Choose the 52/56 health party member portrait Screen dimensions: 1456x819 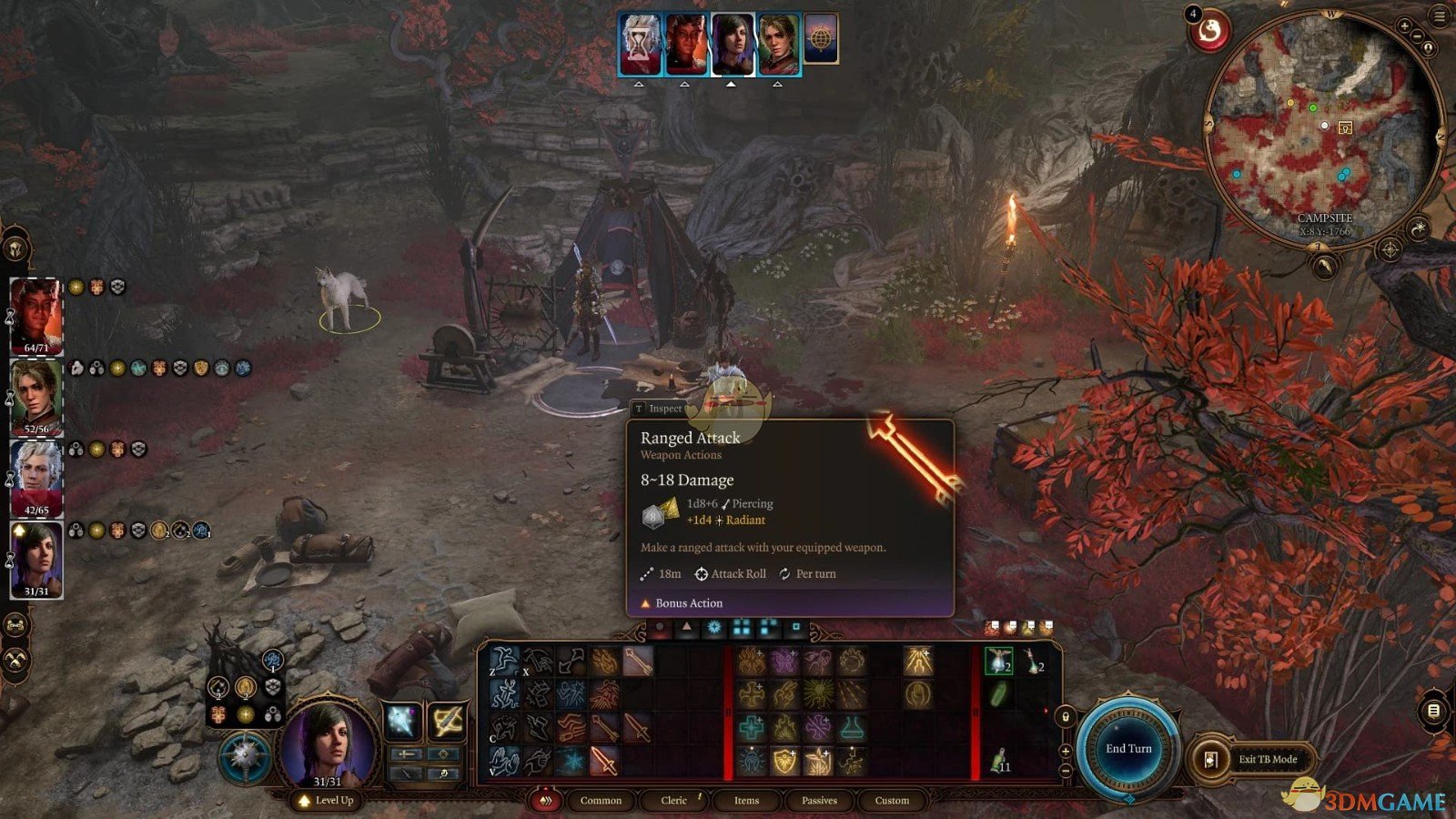(36, 395)
